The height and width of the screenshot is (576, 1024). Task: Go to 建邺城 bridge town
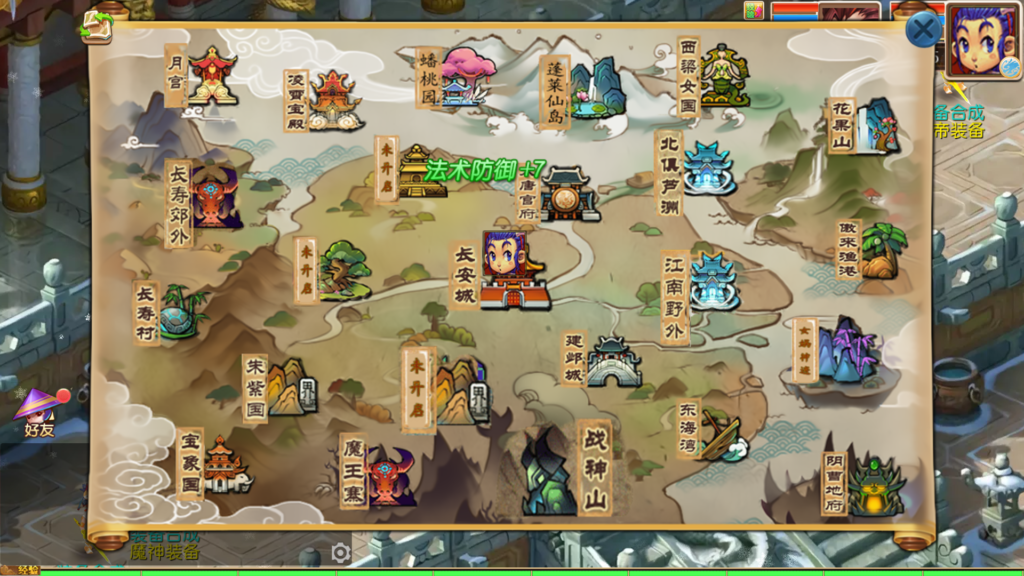[611, 362]
